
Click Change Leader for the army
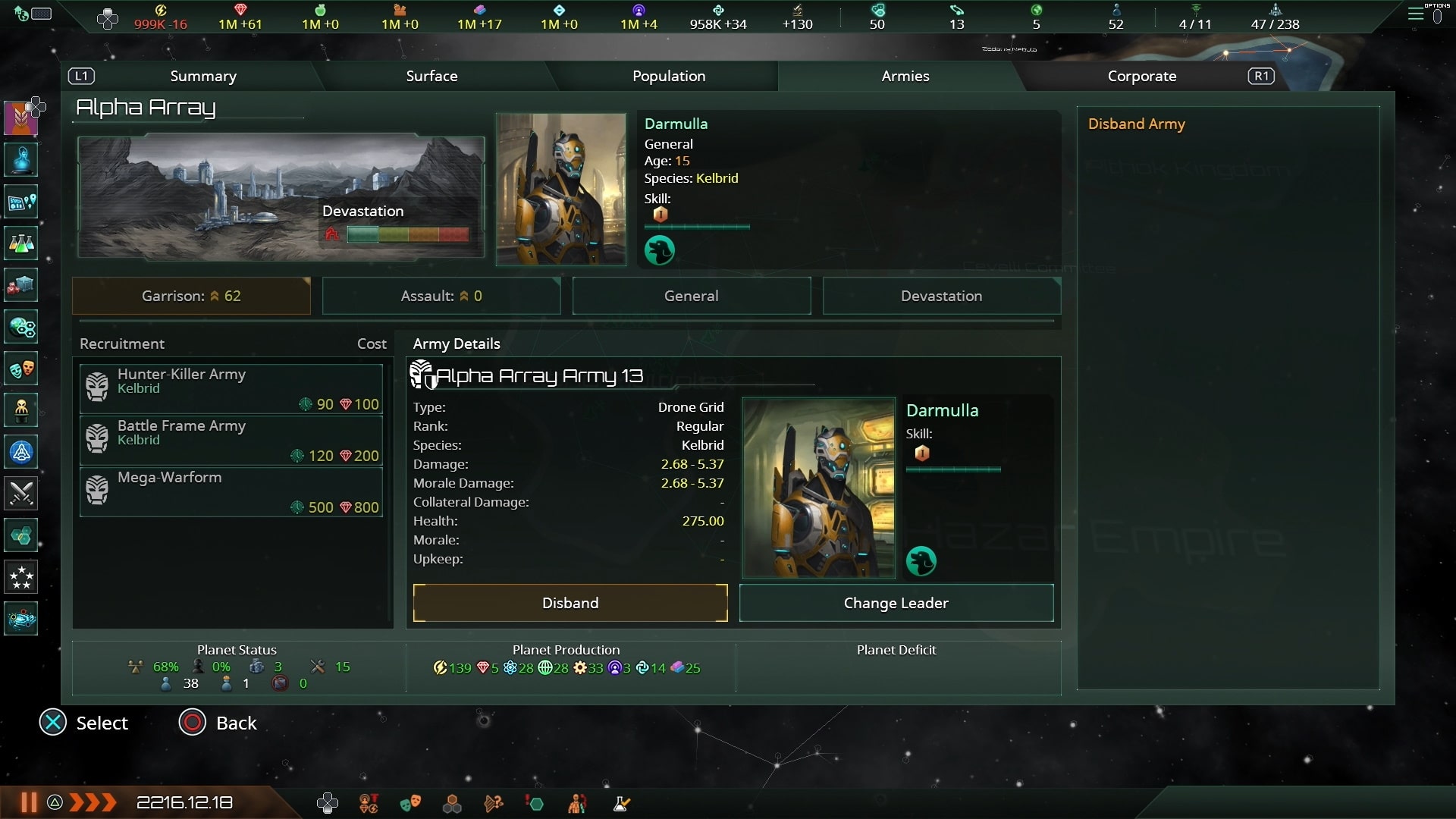coord(896,603)
